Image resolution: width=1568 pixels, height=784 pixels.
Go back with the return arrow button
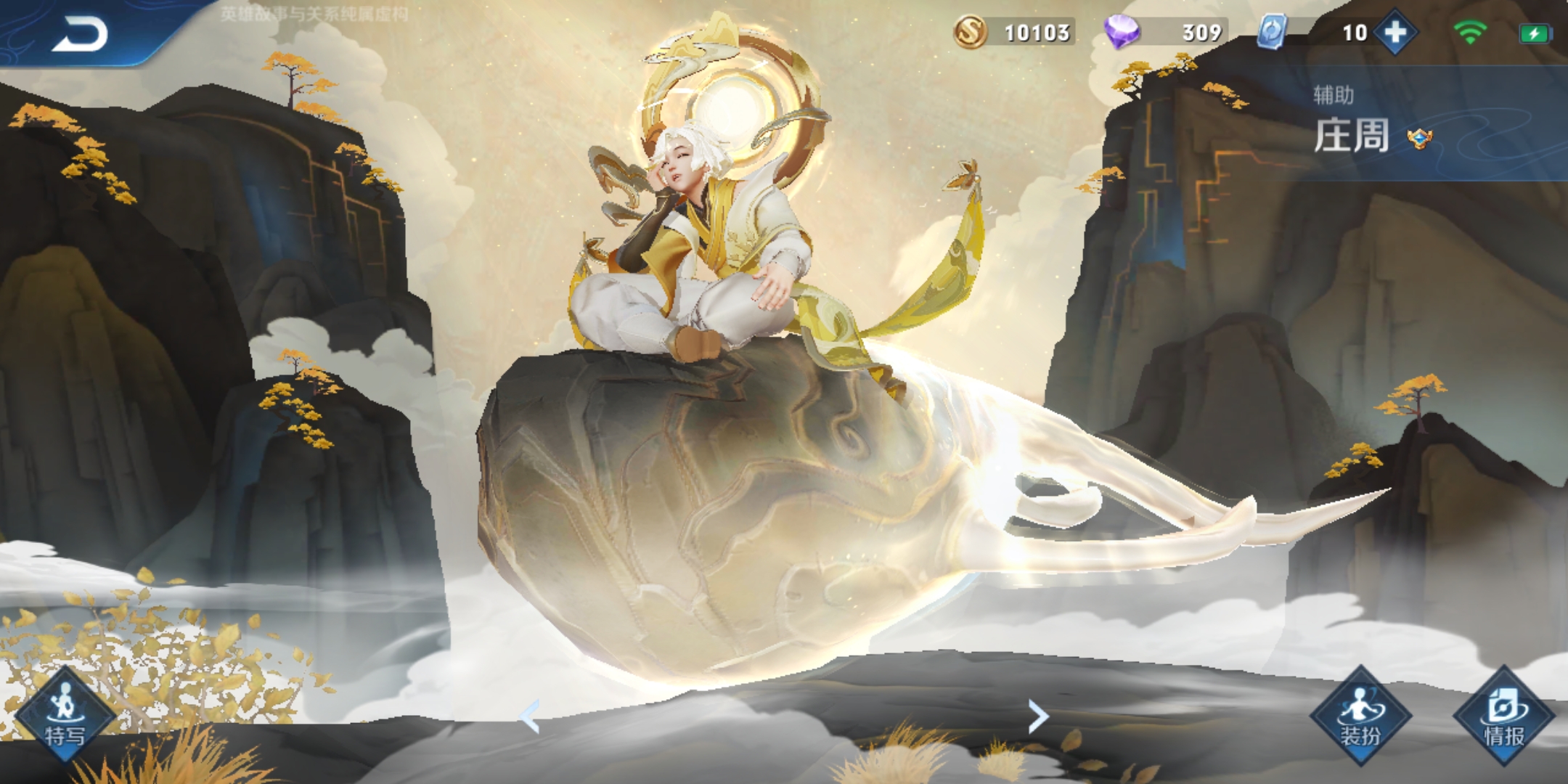(x=80, y=34)
